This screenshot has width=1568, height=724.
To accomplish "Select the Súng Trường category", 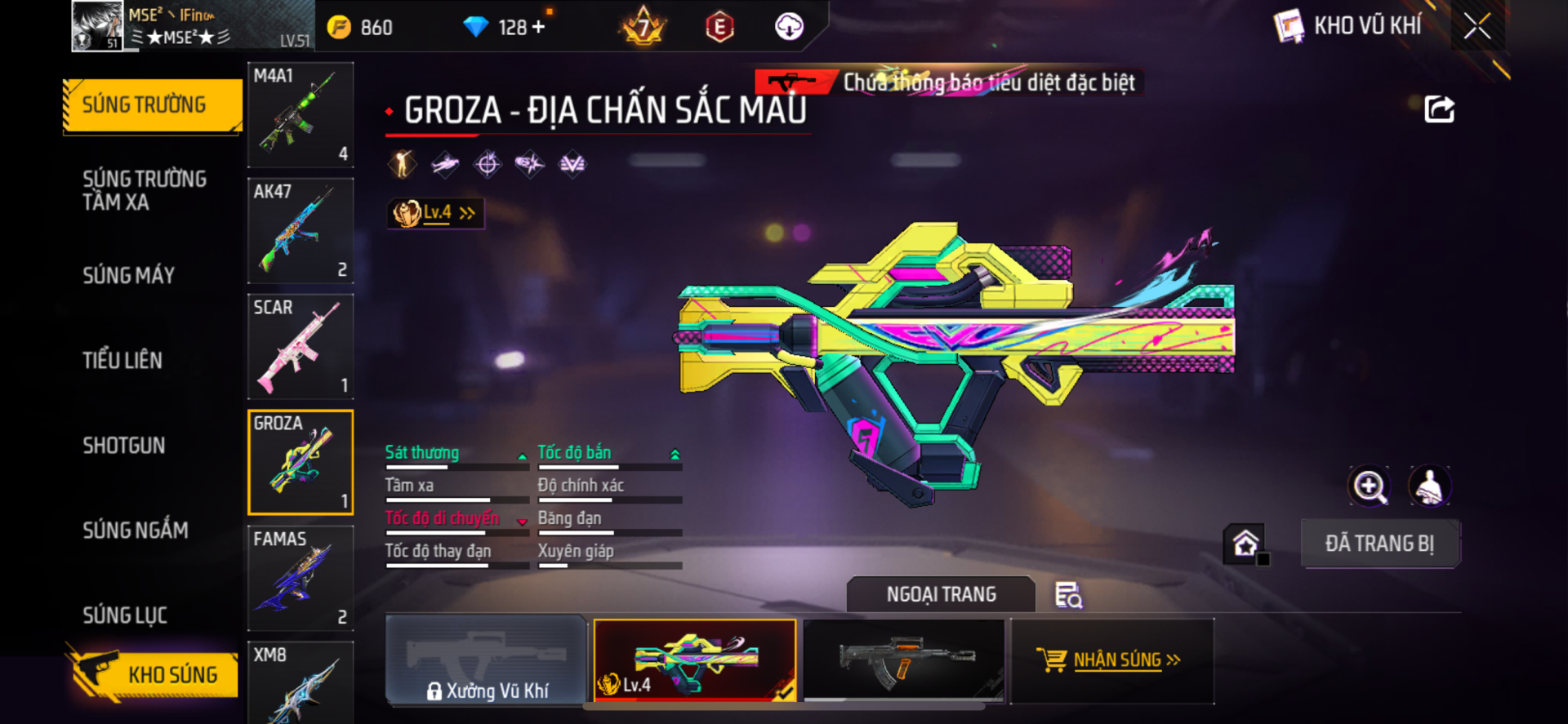I will click(152, 105).
